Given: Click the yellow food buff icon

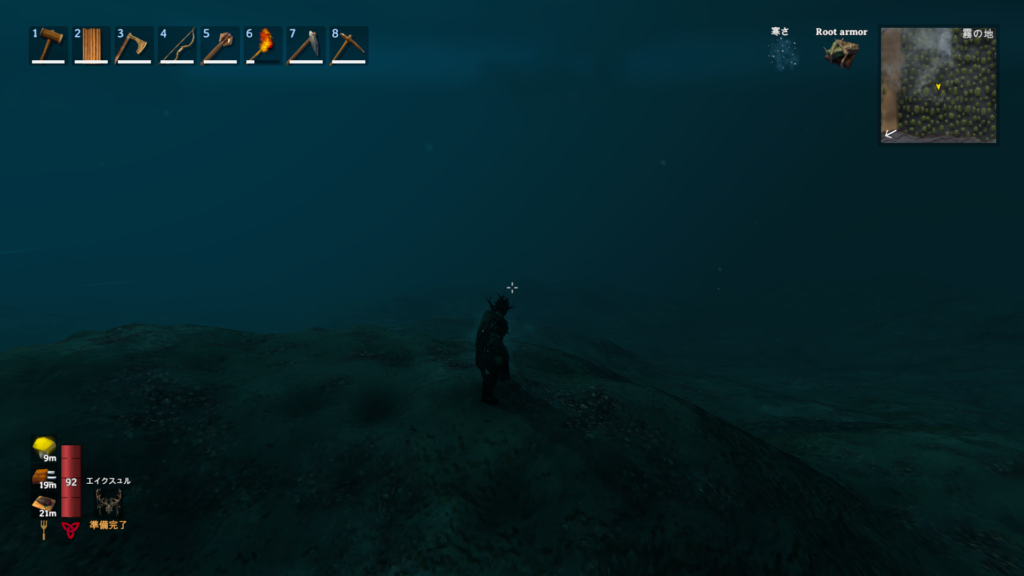Looking at the screenshot, I should tap(43, 446).
